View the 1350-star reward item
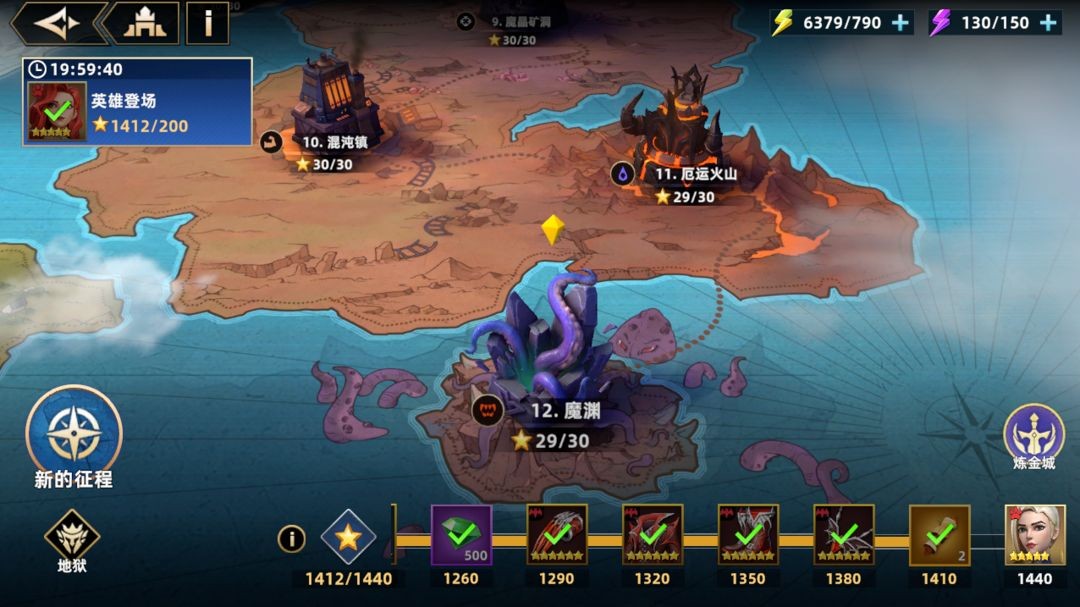1080x607 pixels. pyautogui.click(x=748, y=535)
